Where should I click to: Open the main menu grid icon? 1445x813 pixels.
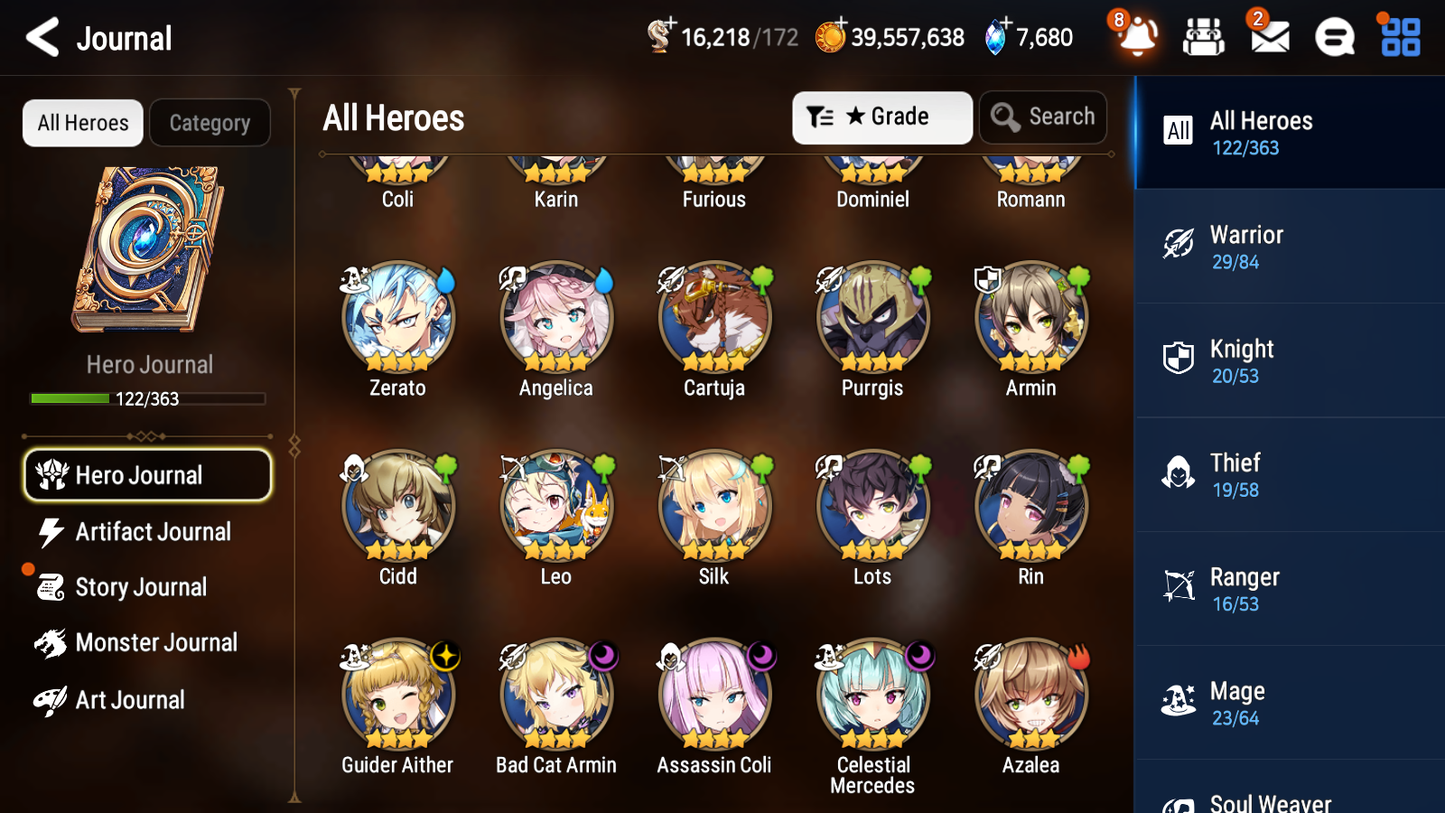coord(1399,37)
